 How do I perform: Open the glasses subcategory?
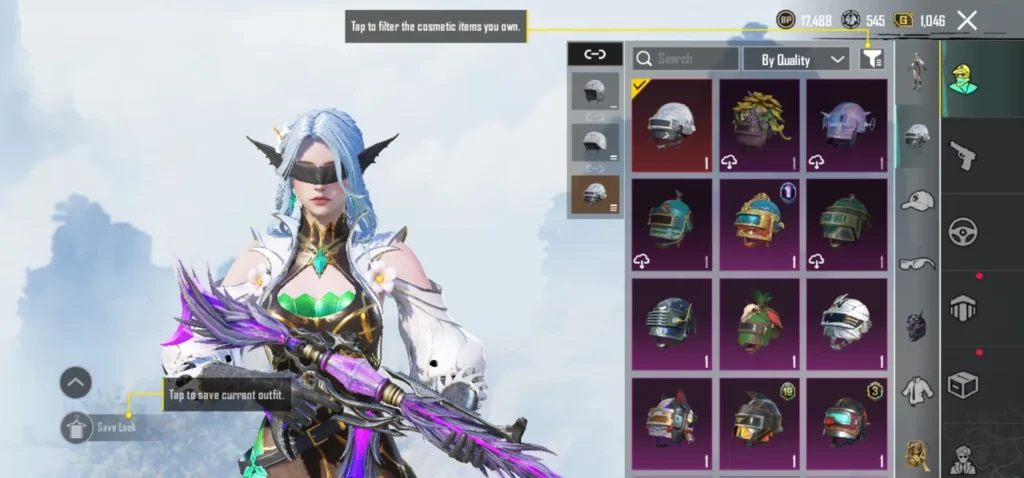916,263
